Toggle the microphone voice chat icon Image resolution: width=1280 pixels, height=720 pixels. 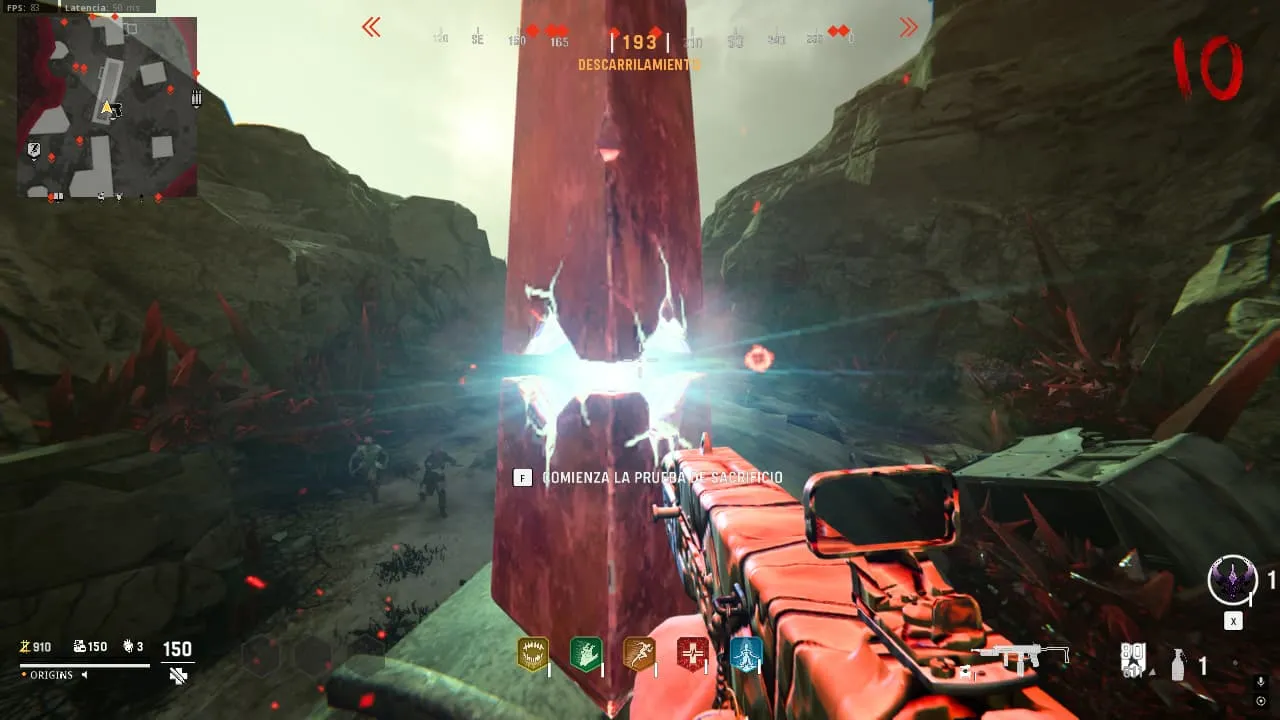pyautogui.click(x=1261, y=681)
